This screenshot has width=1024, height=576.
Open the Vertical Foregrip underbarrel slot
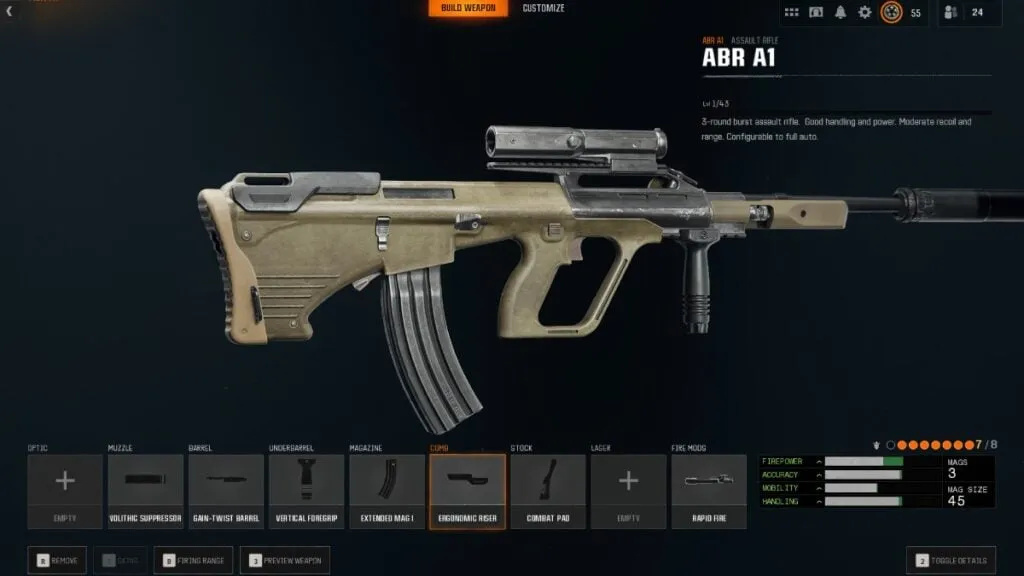(306, 491)
